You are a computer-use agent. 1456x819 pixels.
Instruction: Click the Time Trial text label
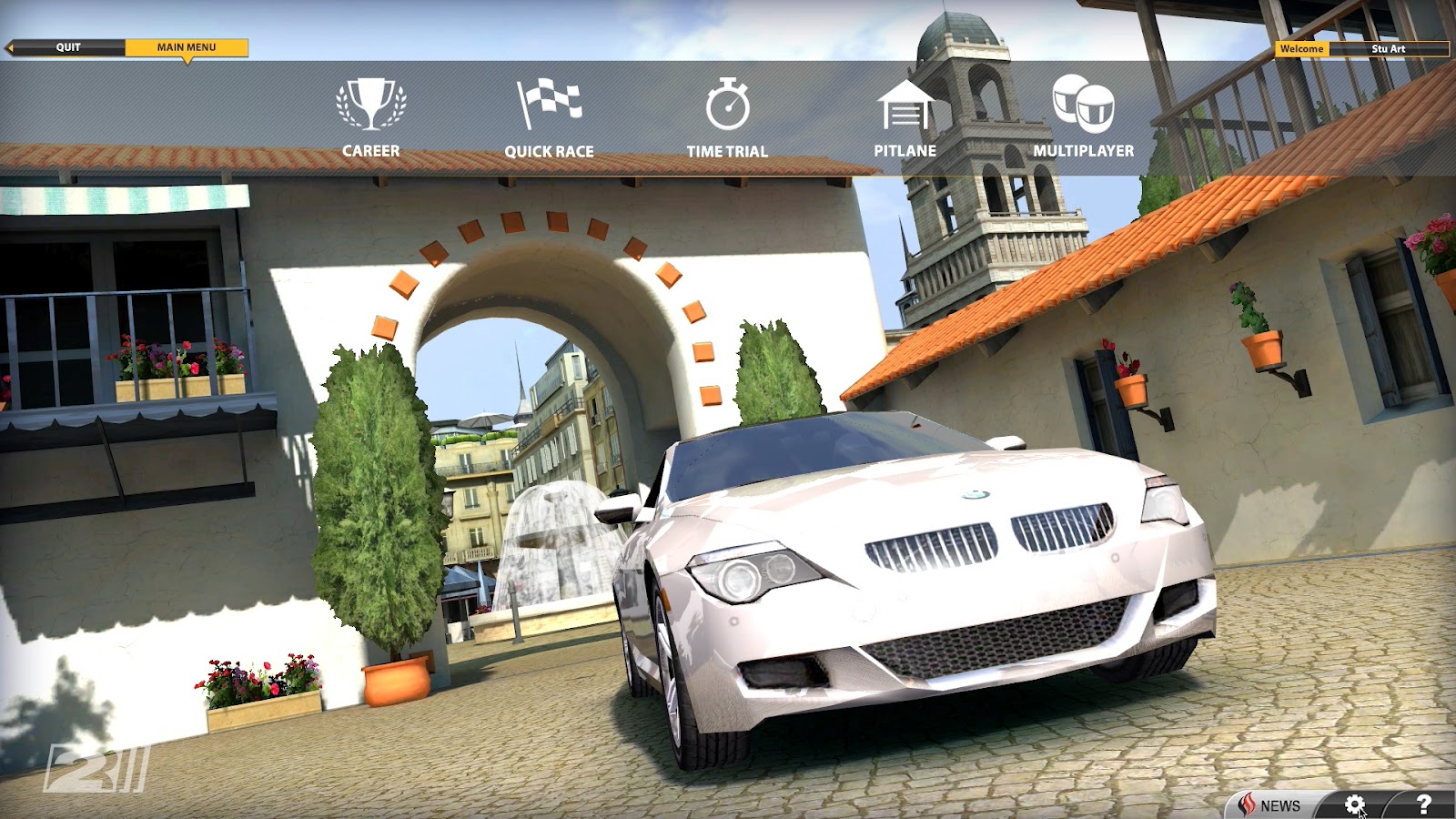(730, 151)
